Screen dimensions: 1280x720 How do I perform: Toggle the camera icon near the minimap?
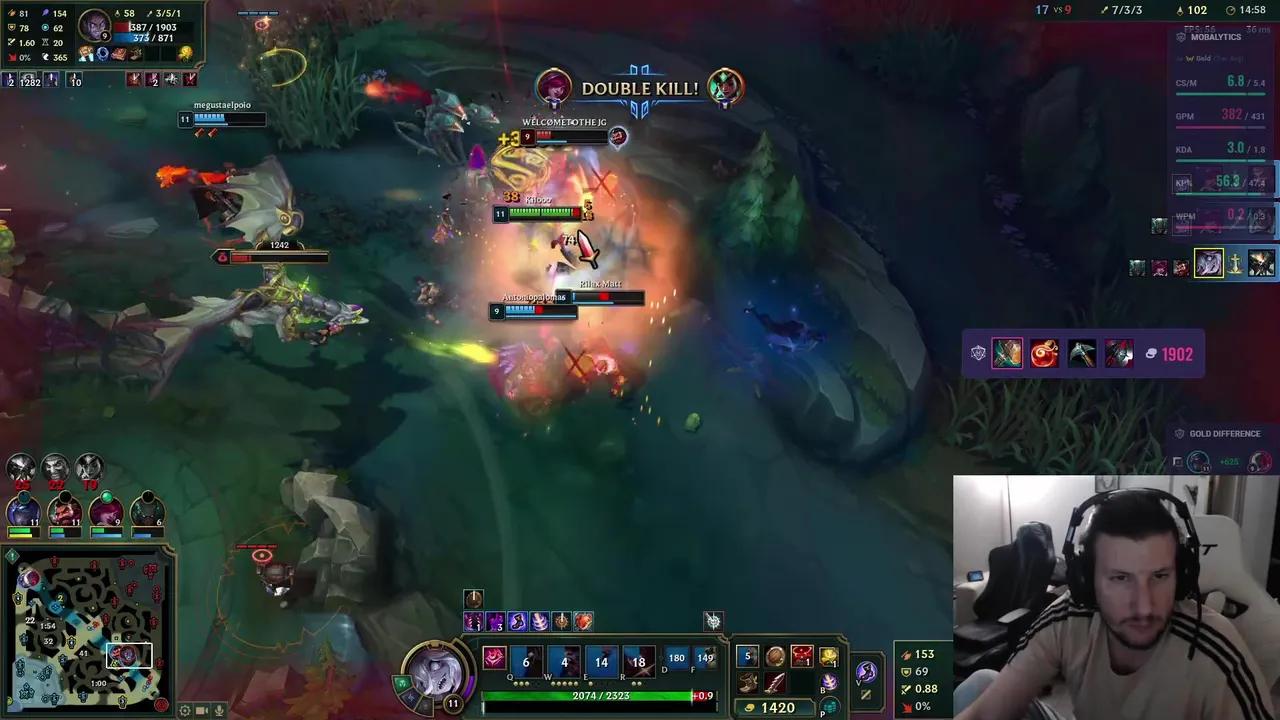pos(201,711)
